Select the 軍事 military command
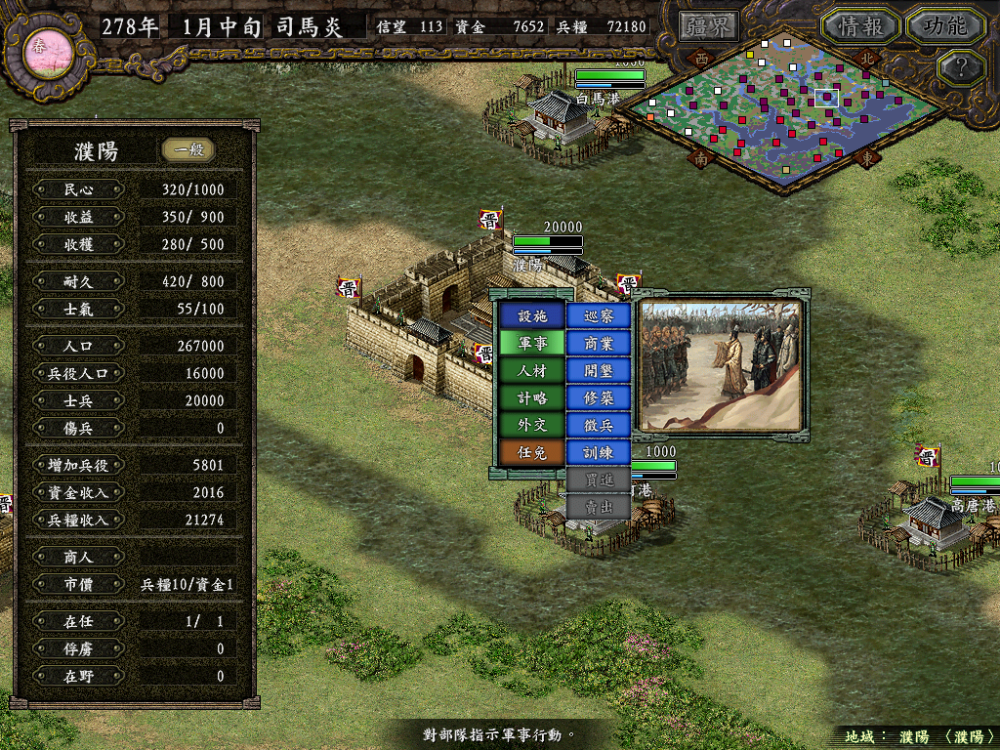 [x=532, y=343]
